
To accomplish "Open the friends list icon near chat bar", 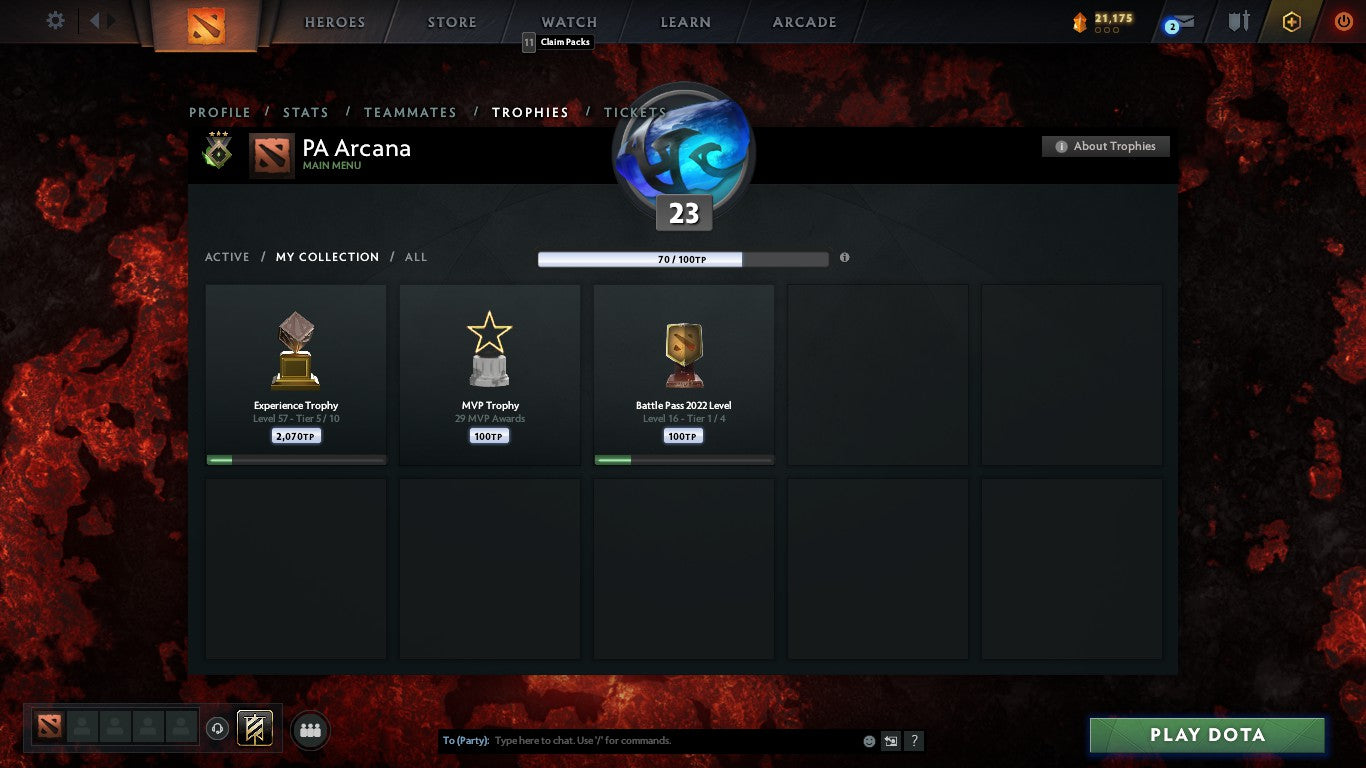I will point(310,730).
